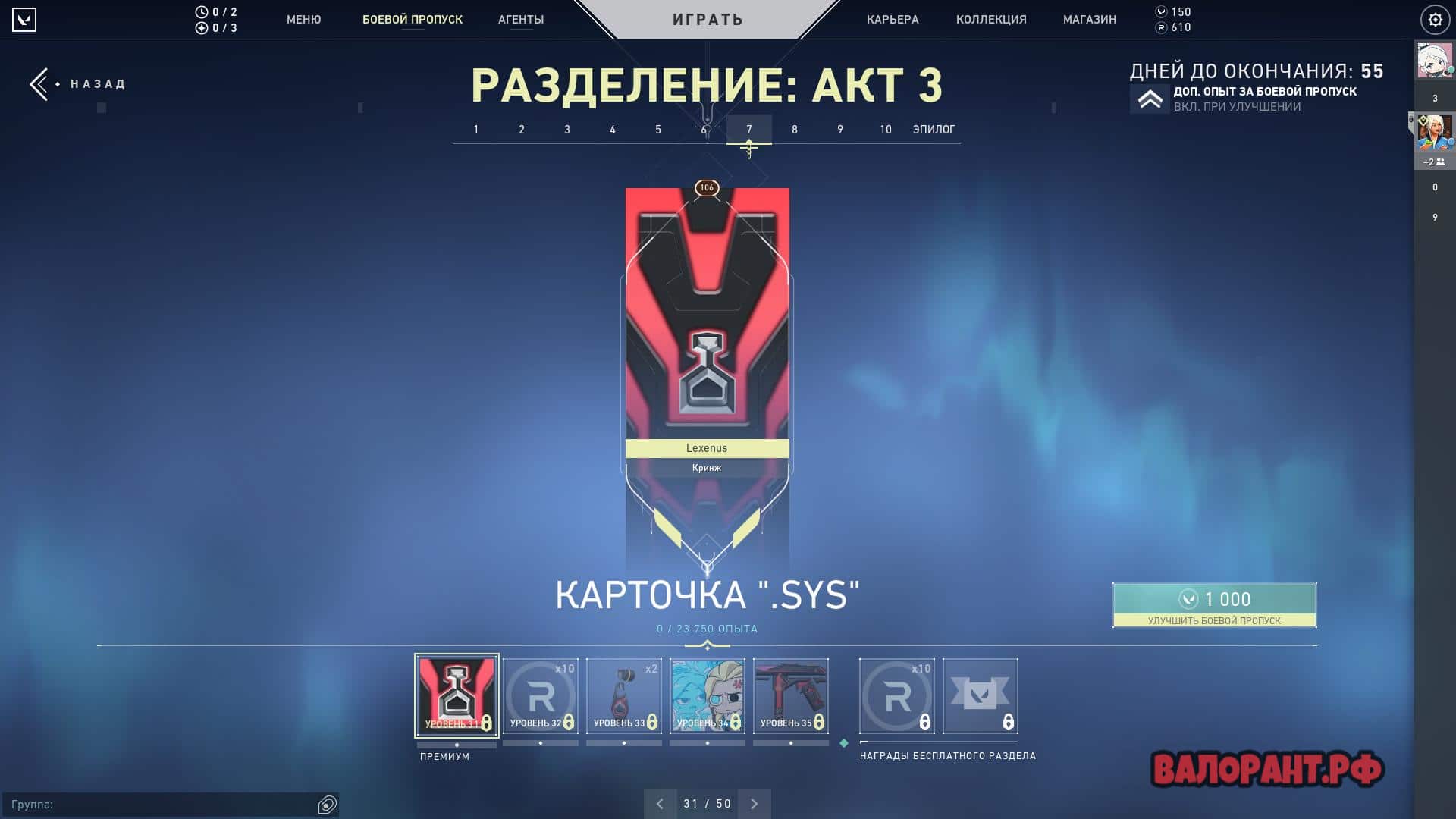Switch to chapter 8 tab
Viewport: 1456px width, 819px height.
795,130
